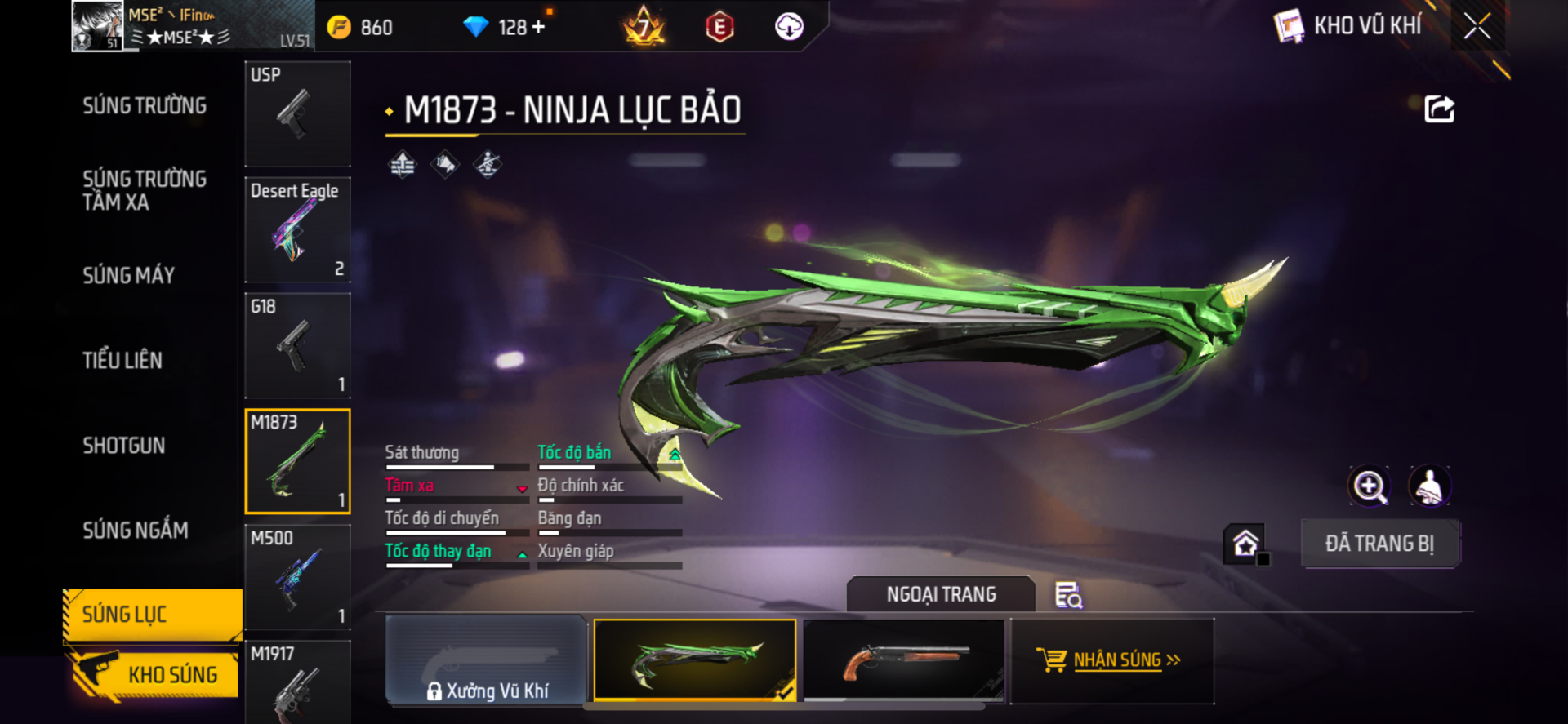Image resolution: width=1568 pixels, height=724 pixels.
Task: Choose the TIỂU LIÊN category
Action: tap(122, 361)
